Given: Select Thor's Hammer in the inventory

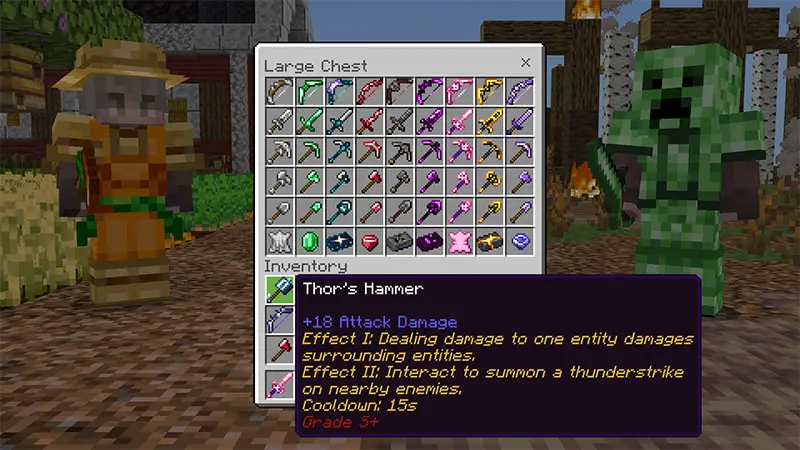Looking at the screenshot, I should pyautogui.click(x=279, y=290).
